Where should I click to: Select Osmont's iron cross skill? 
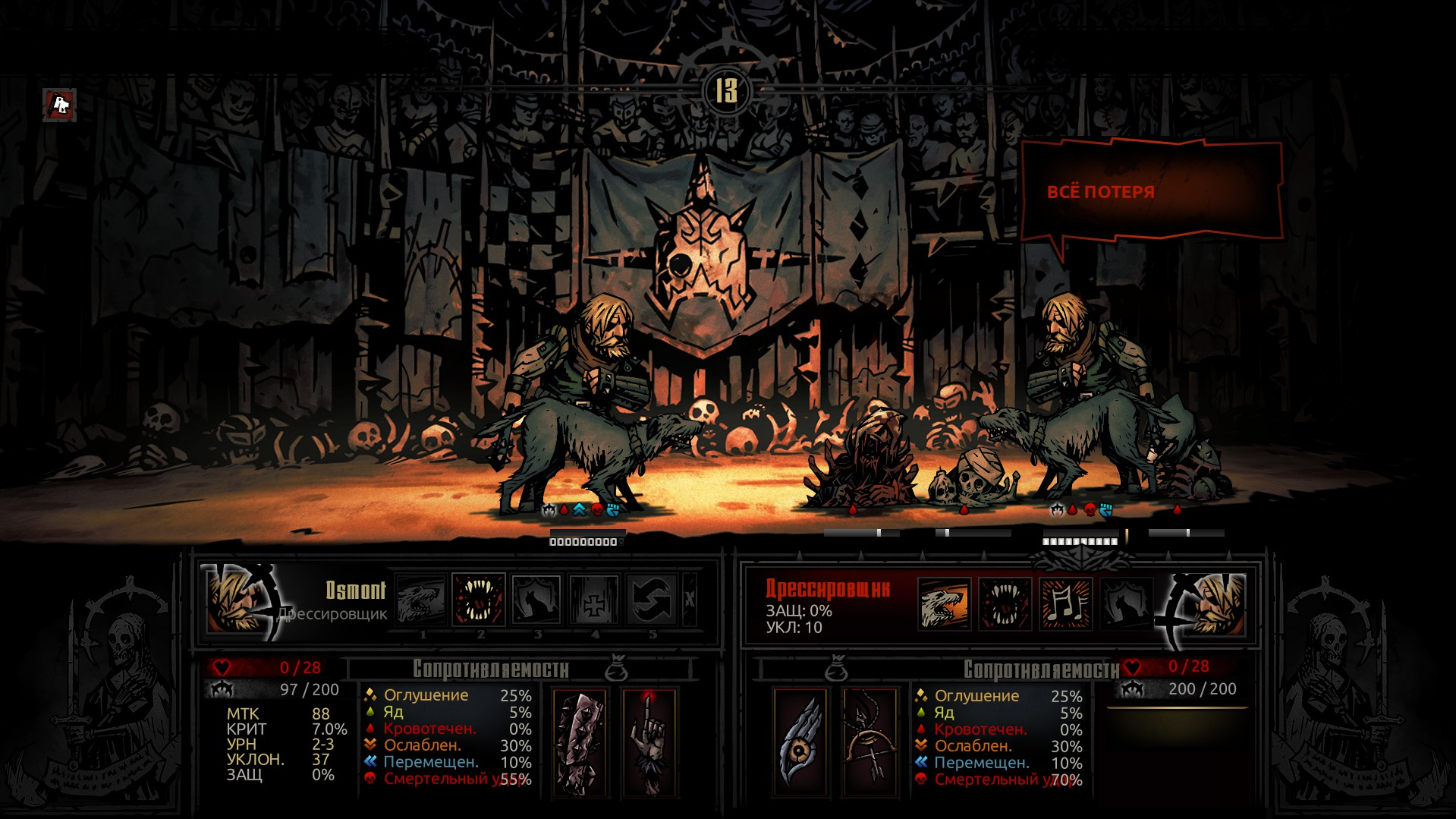pyautogui.click(x=594, y=600)
